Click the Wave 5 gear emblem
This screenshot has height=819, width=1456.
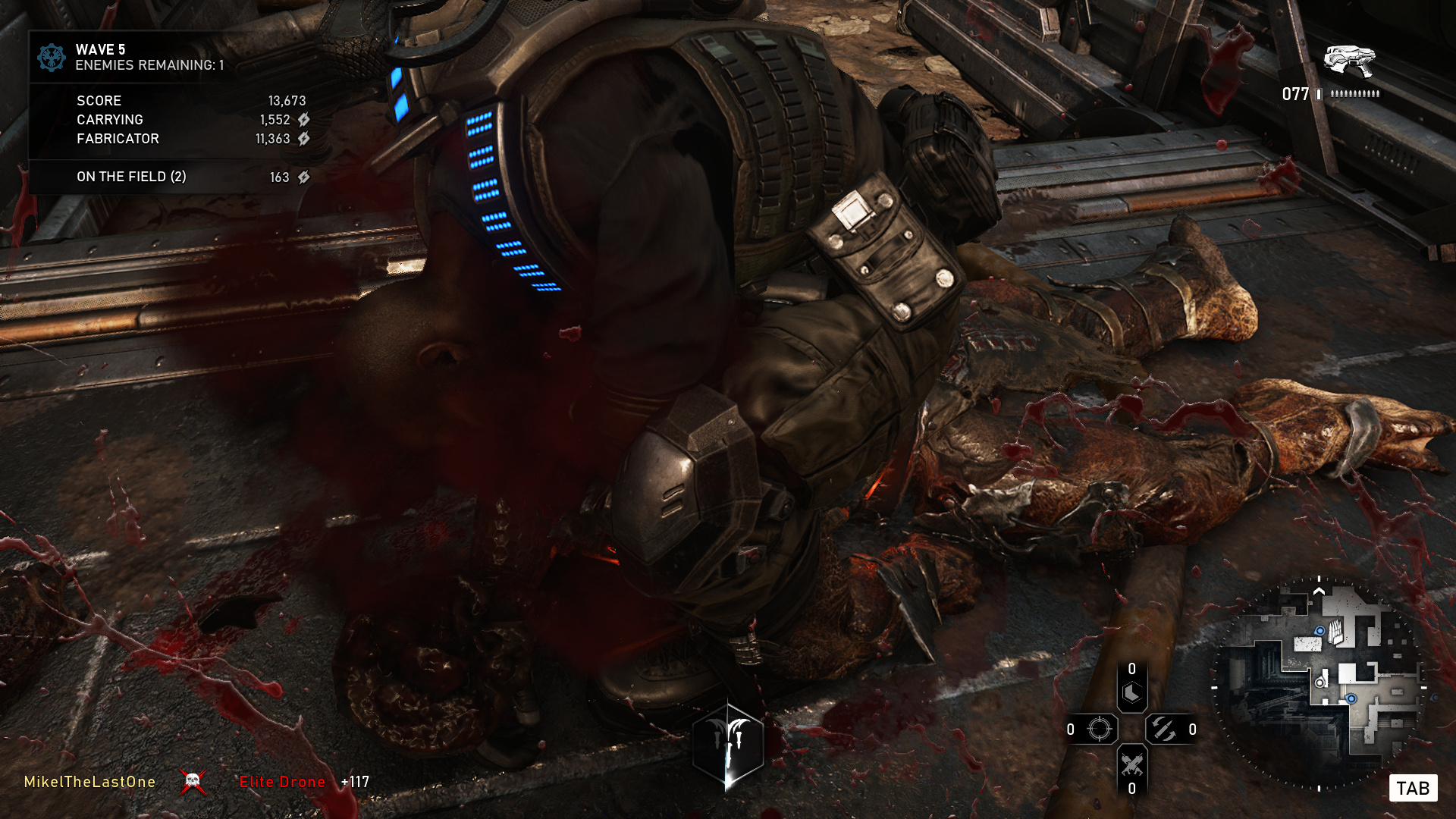pyautogui.click(x=52, y=57)
